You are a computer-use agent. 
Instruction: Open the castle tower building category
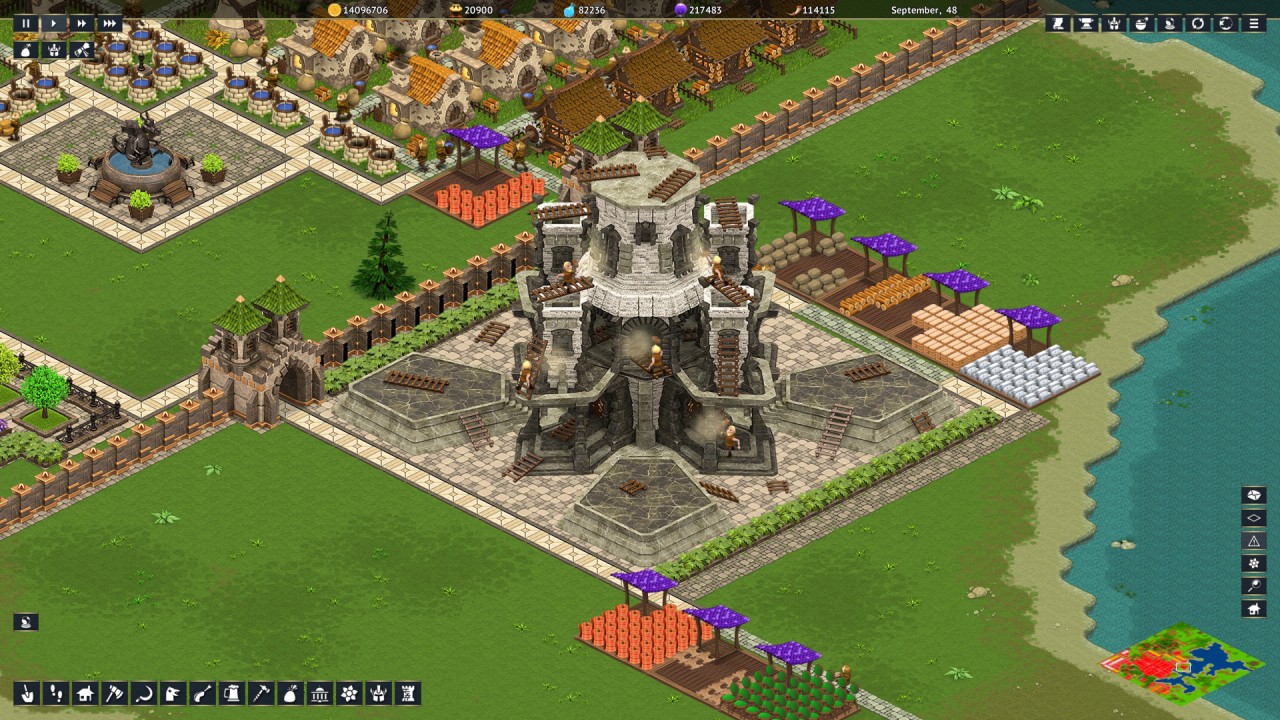[407, 693]
